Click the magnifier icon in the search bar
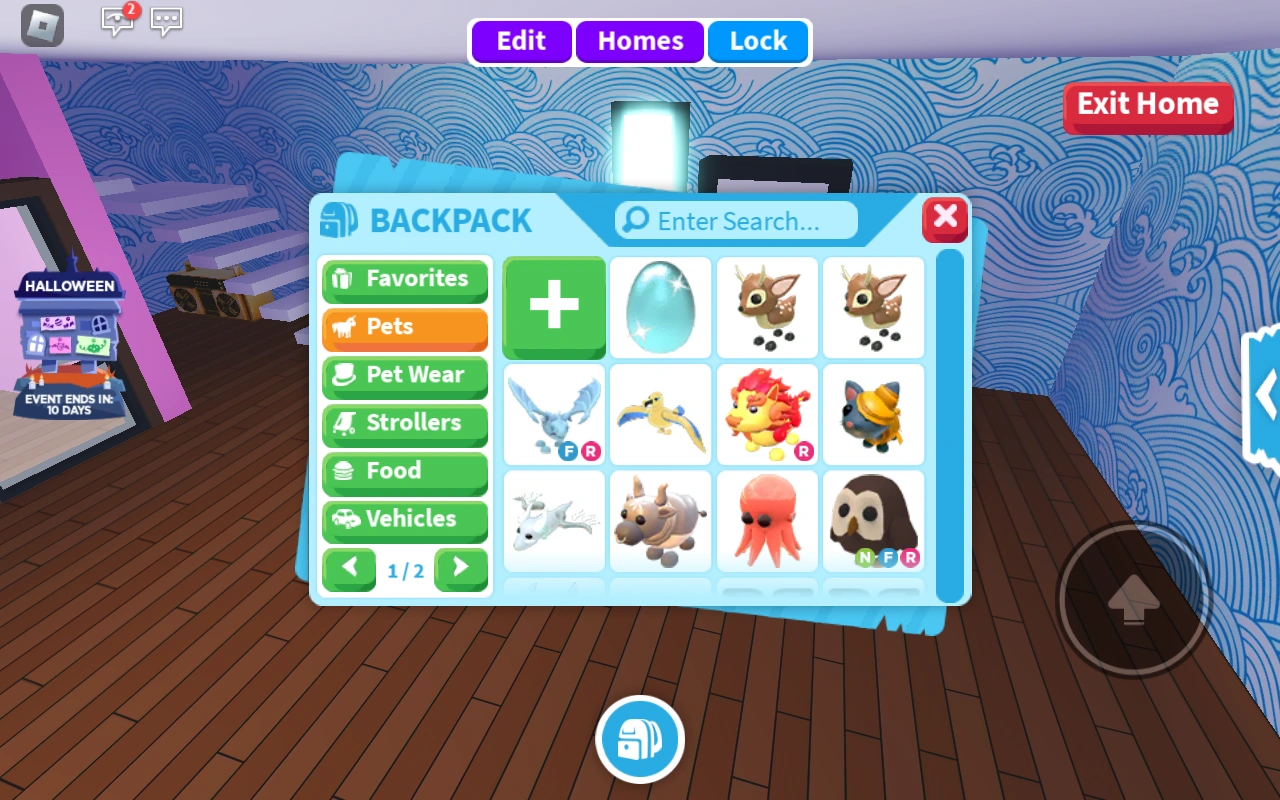Screen dimensions: 1280x800 coord(637,220)
